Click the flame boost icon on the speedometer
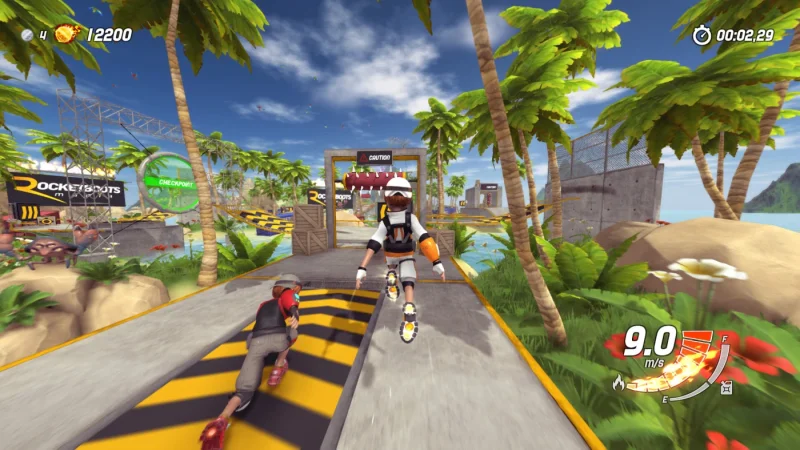This screenshot has width=800, height=450. [618, 382]
